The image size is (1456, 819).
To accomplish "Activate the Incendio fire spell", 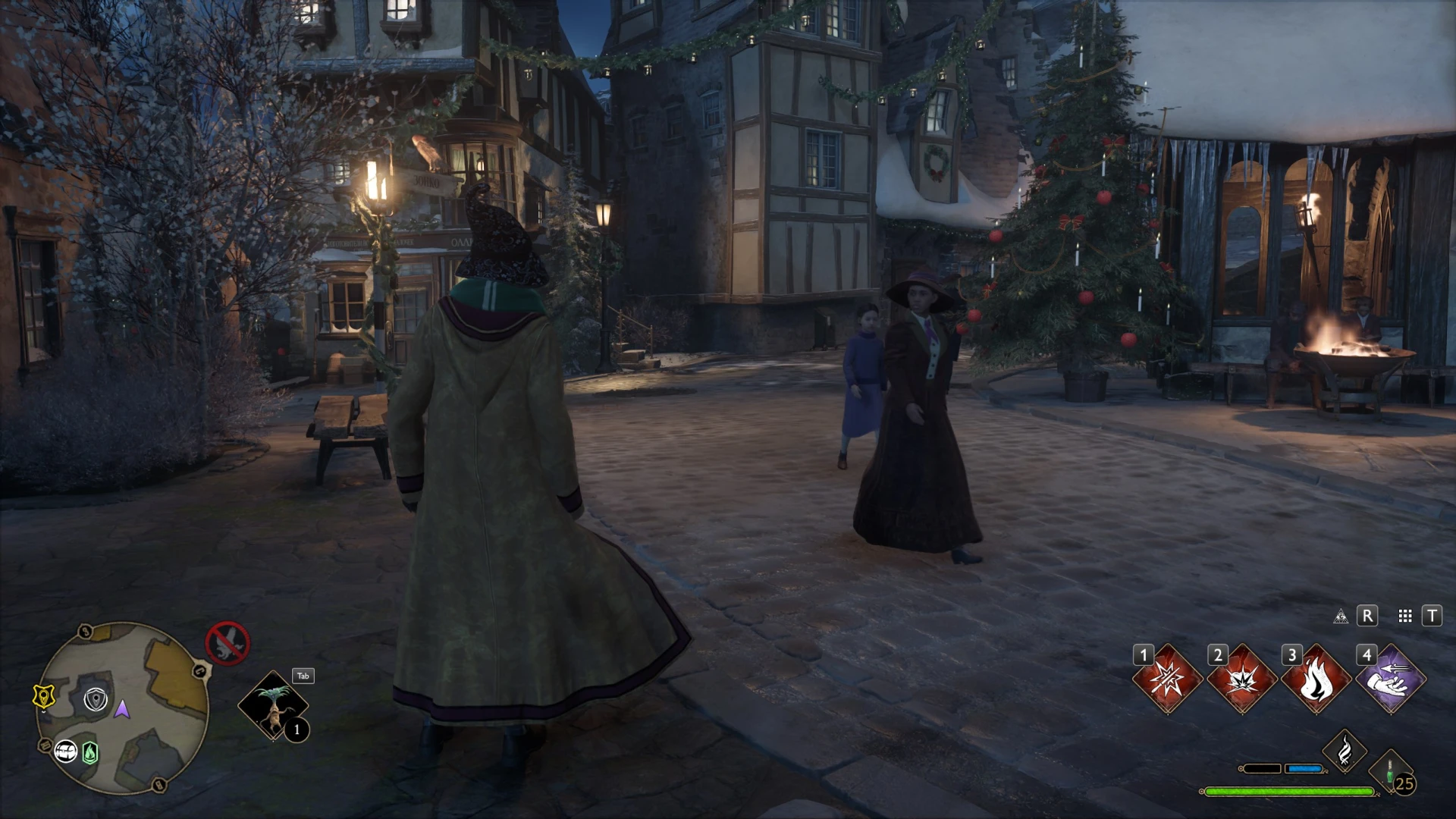I will point(1316,679).
